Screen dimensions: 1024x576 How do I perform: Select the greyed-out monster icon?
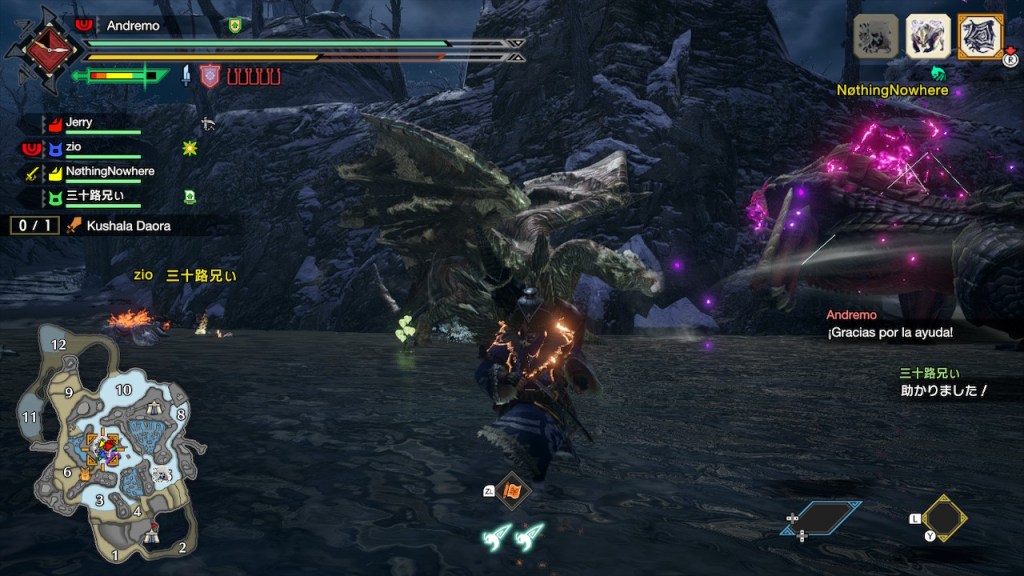pyautogui.click(x=876, y=37)
